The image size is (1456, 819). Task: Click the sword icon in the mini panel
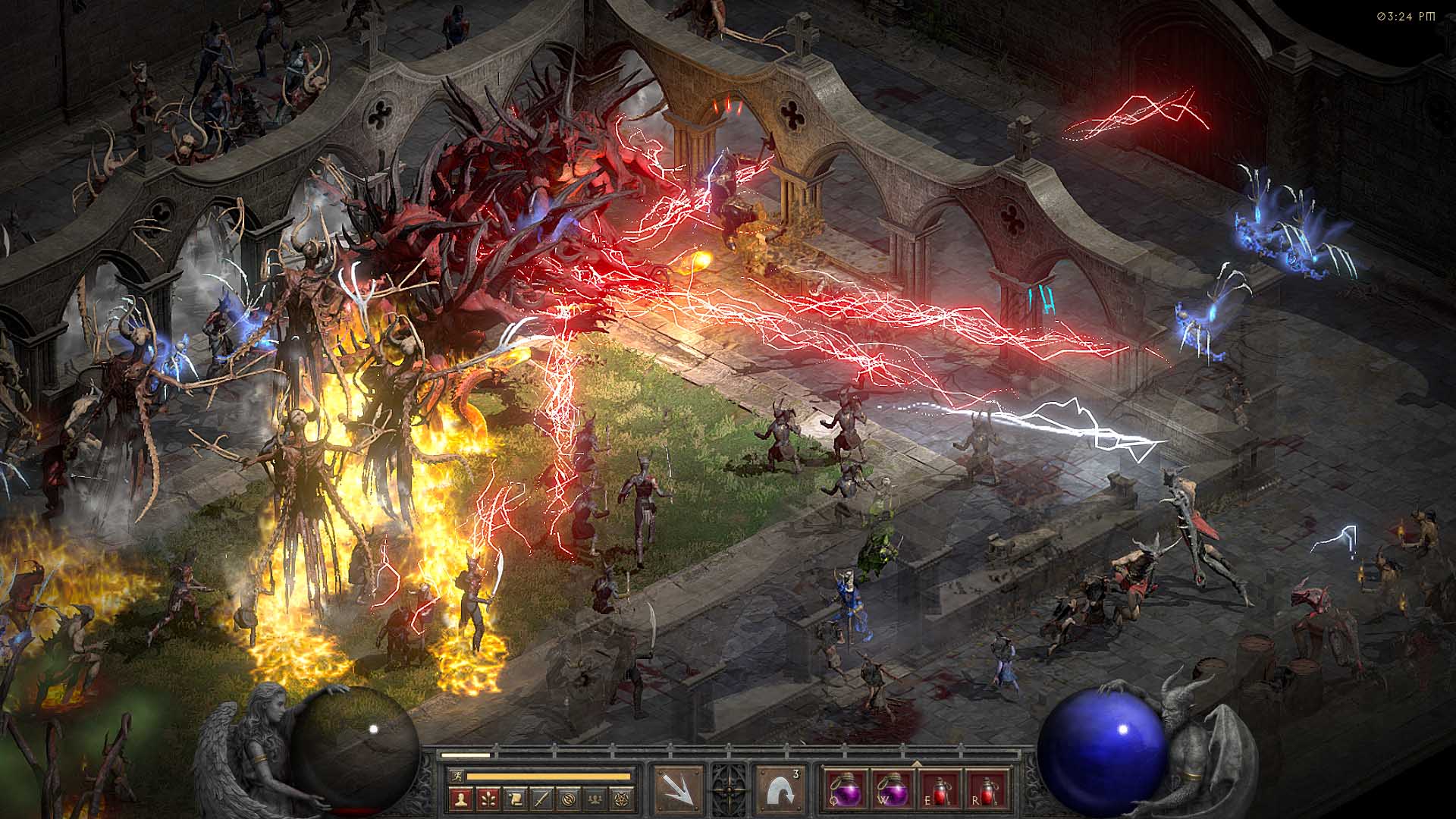point(541,798)
